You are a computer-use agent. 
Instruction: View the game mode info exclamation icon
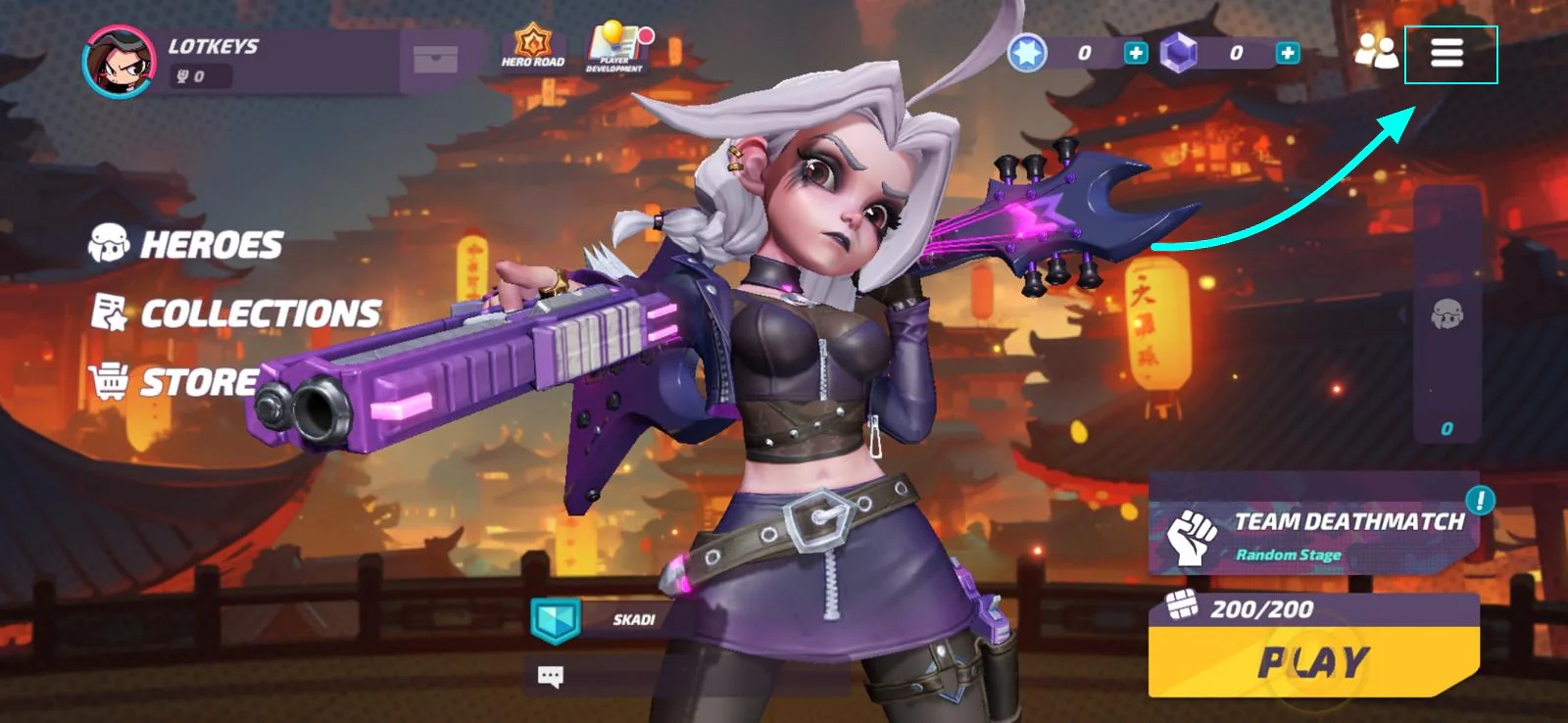[1480, 501]
